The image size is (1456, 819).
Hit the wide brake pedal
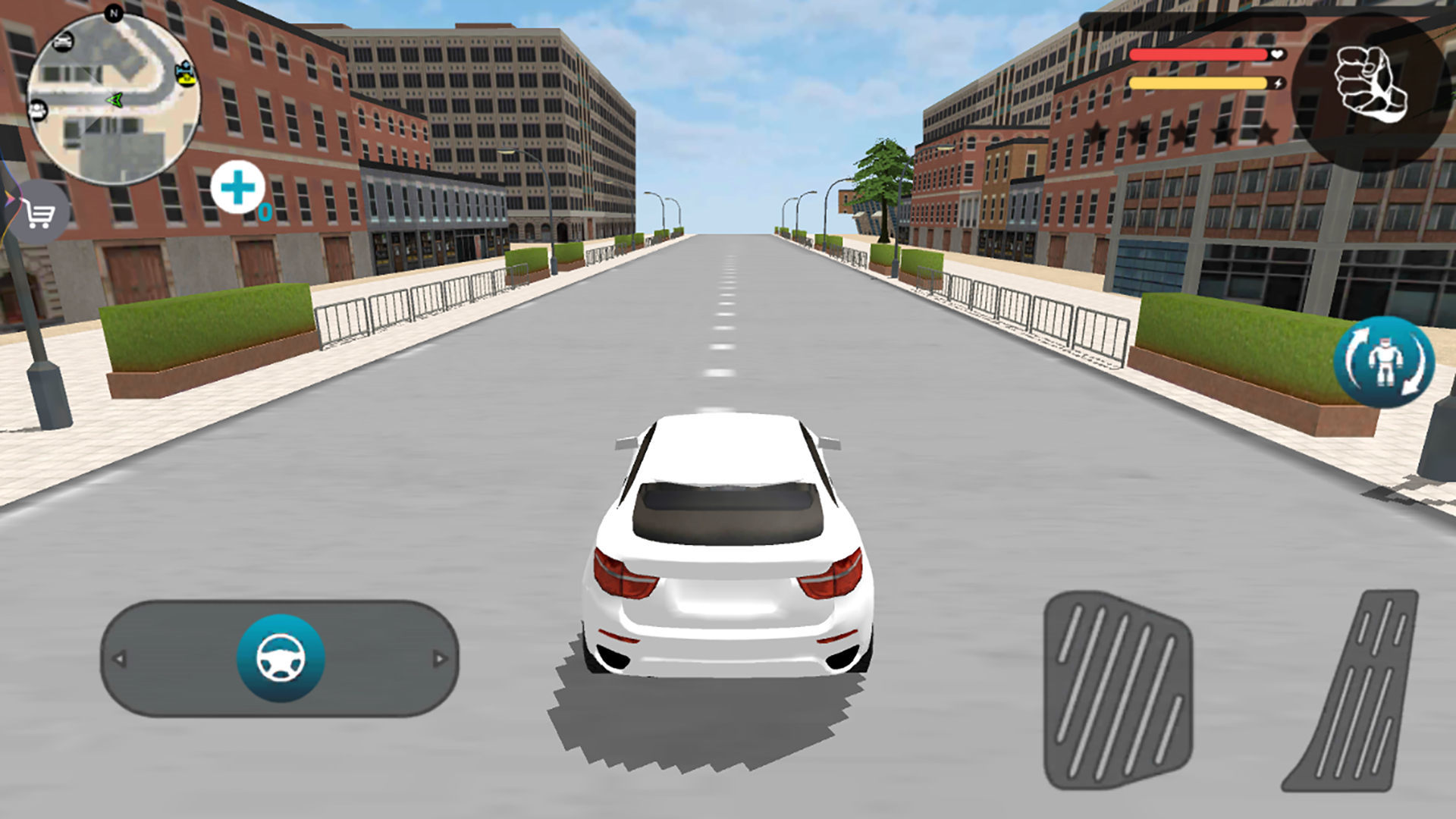1117,690
